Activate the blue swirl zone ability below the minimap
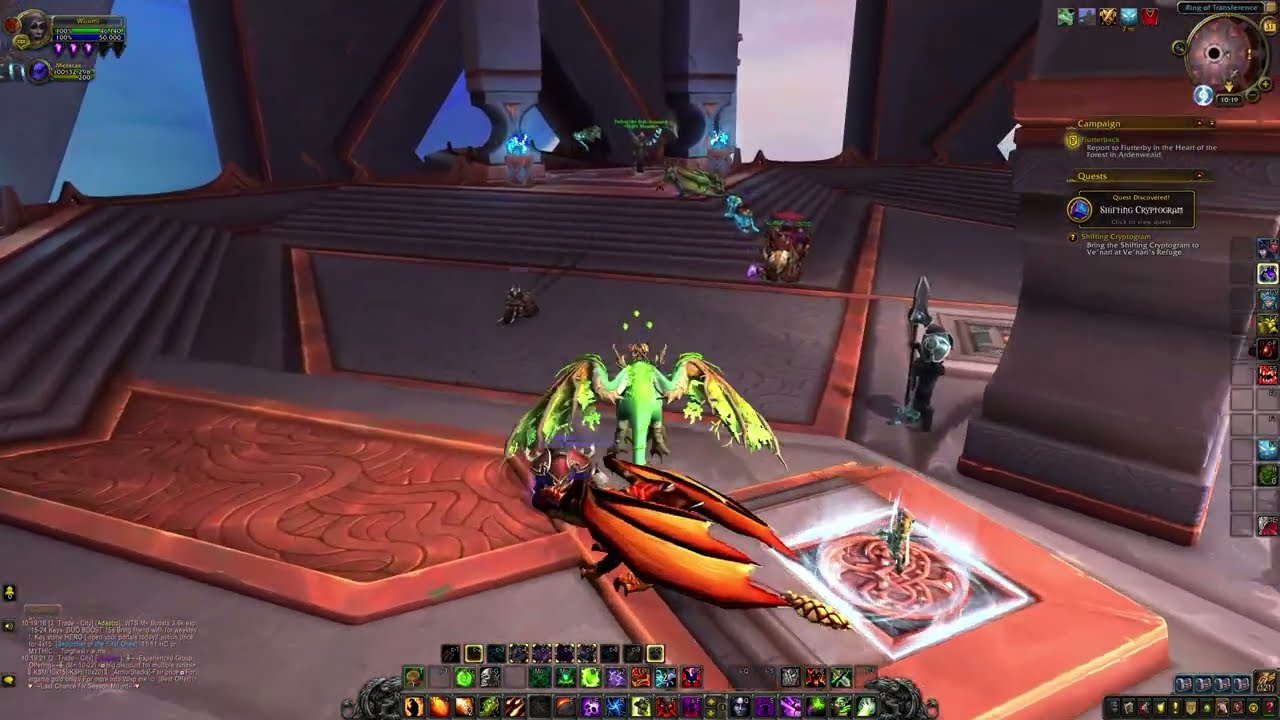Screen dimensions: 1280x720 1203,96
